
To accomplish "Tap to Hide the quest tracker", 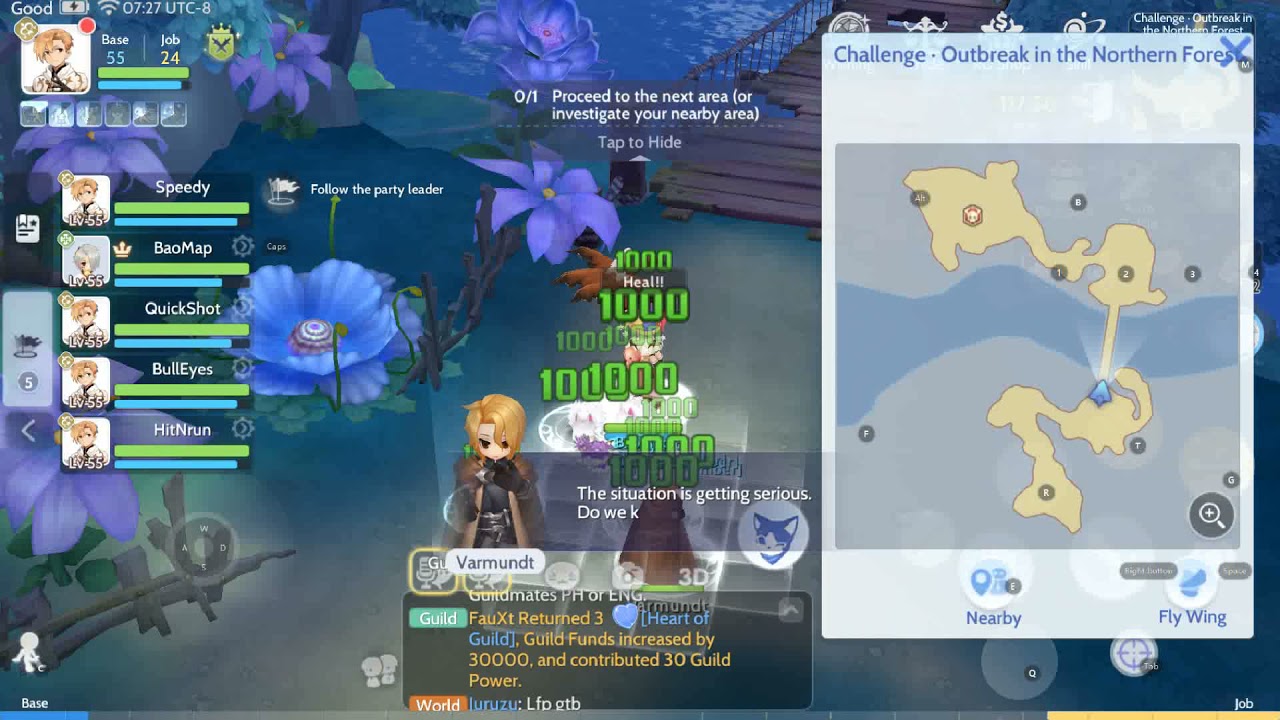I will point(639,142).
